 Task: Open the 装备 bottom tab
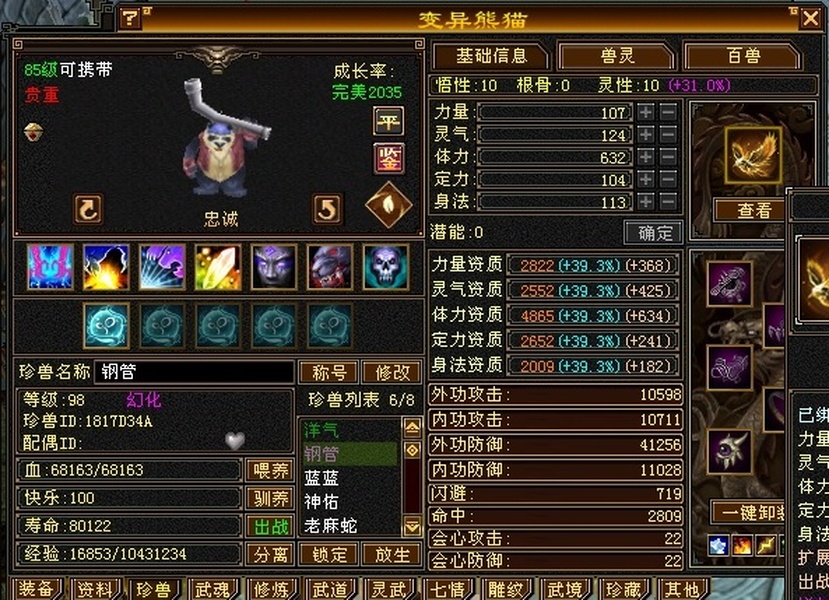[x=37, y=589]
